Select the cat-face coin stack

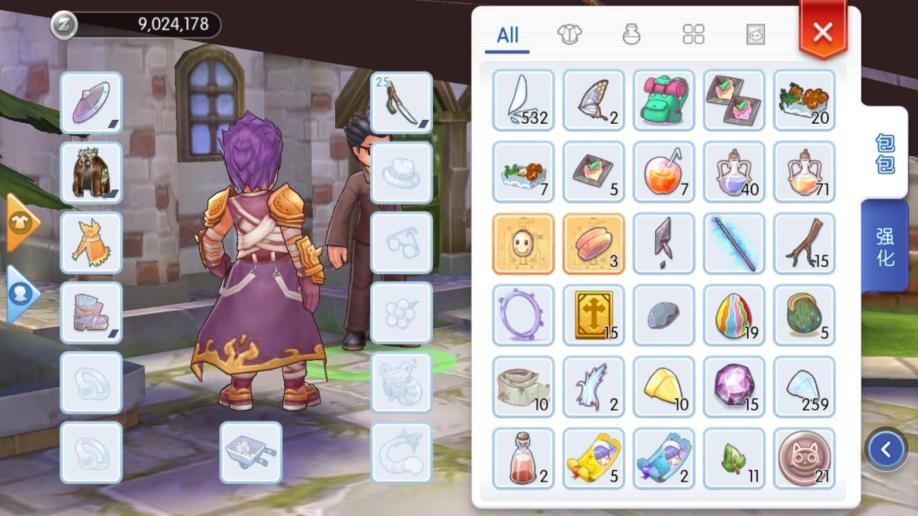point(804,458)
